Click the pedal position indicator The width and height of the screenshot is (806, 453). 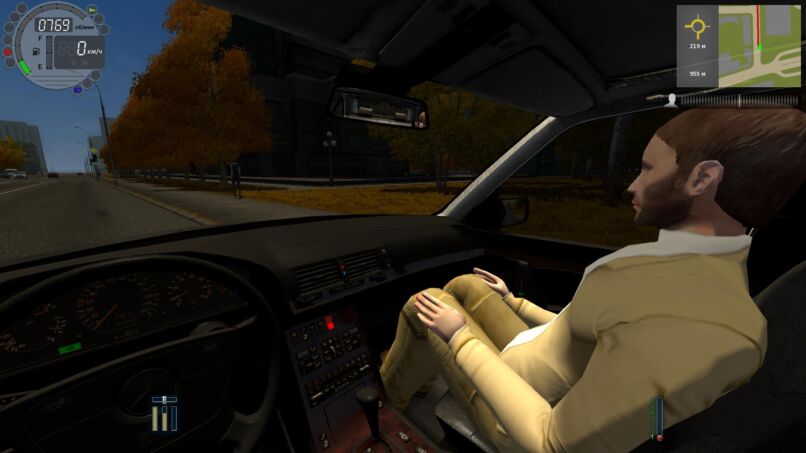click(164, 414)
